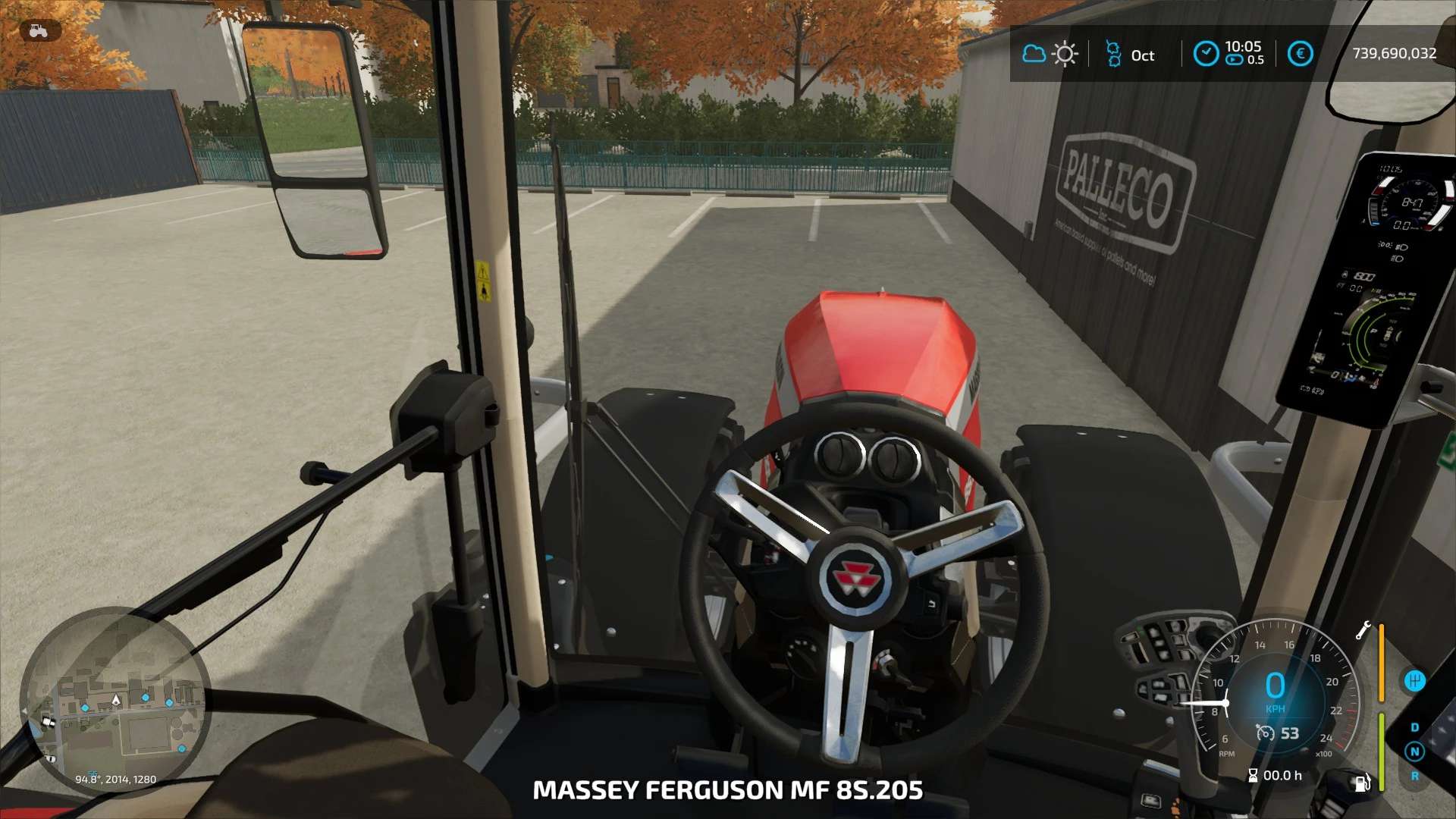Click the wrench damage icon
The height and width of the screenshot is (819, 1456).
(x=1363, y=630)
